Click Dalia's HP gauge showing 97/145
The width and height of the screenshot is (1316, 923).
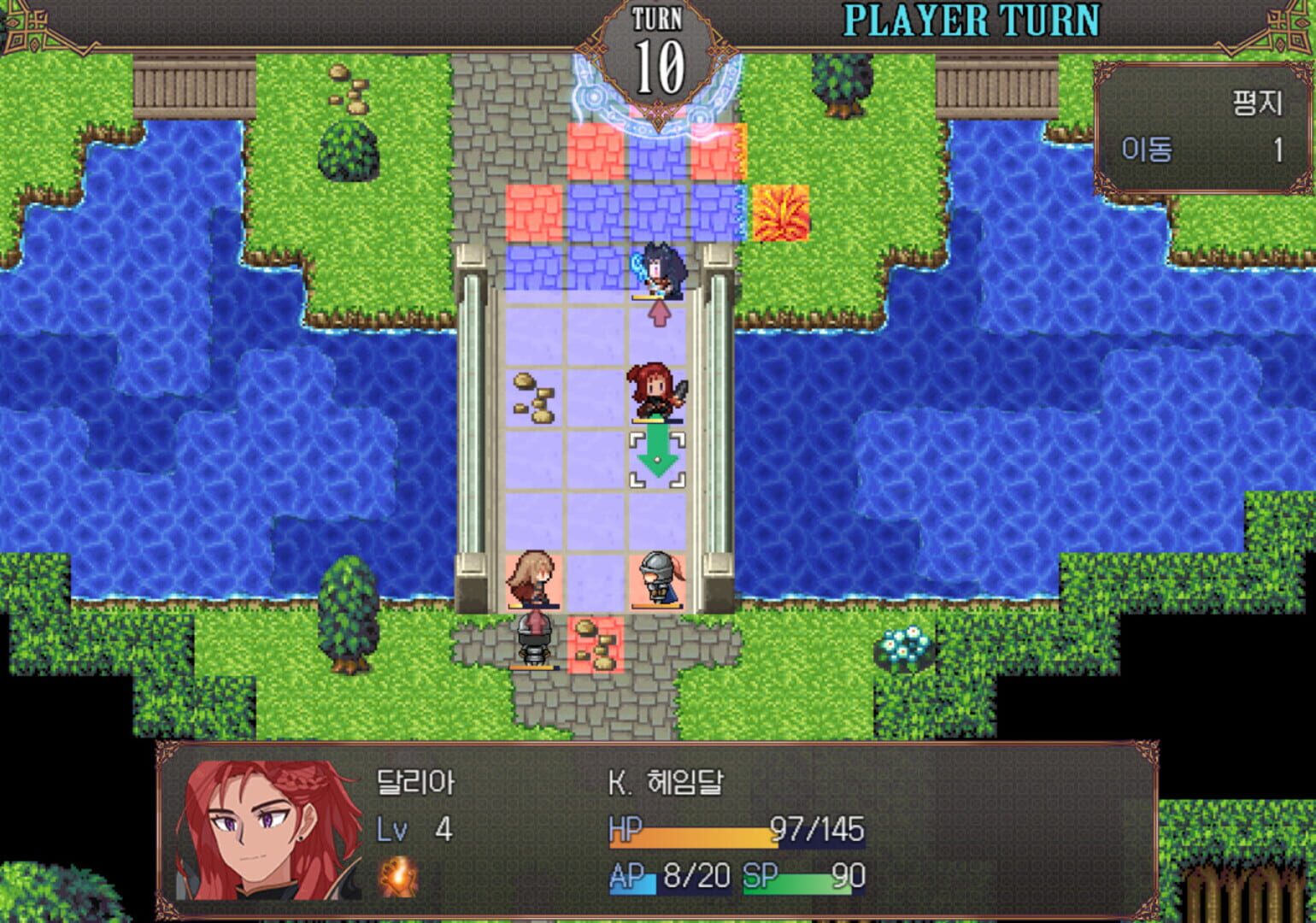coord(735,829)
